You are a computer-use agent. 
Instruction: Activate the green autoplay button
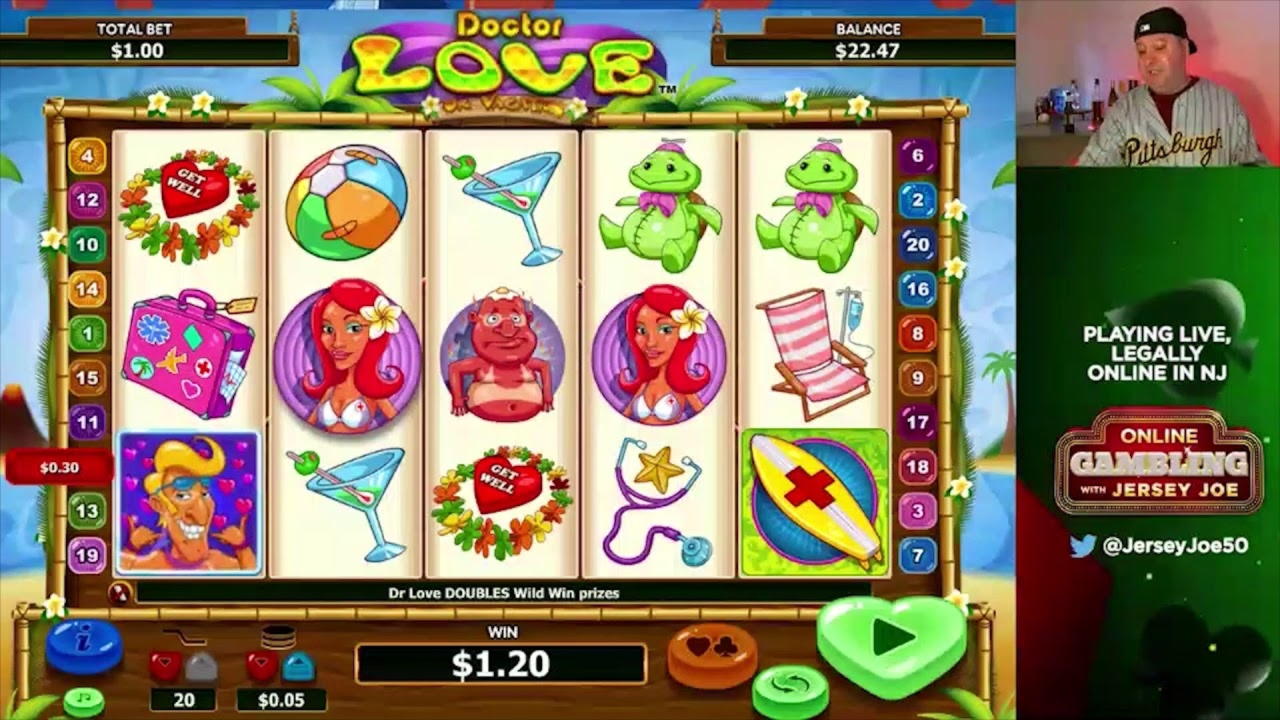(x=790, y=689)
